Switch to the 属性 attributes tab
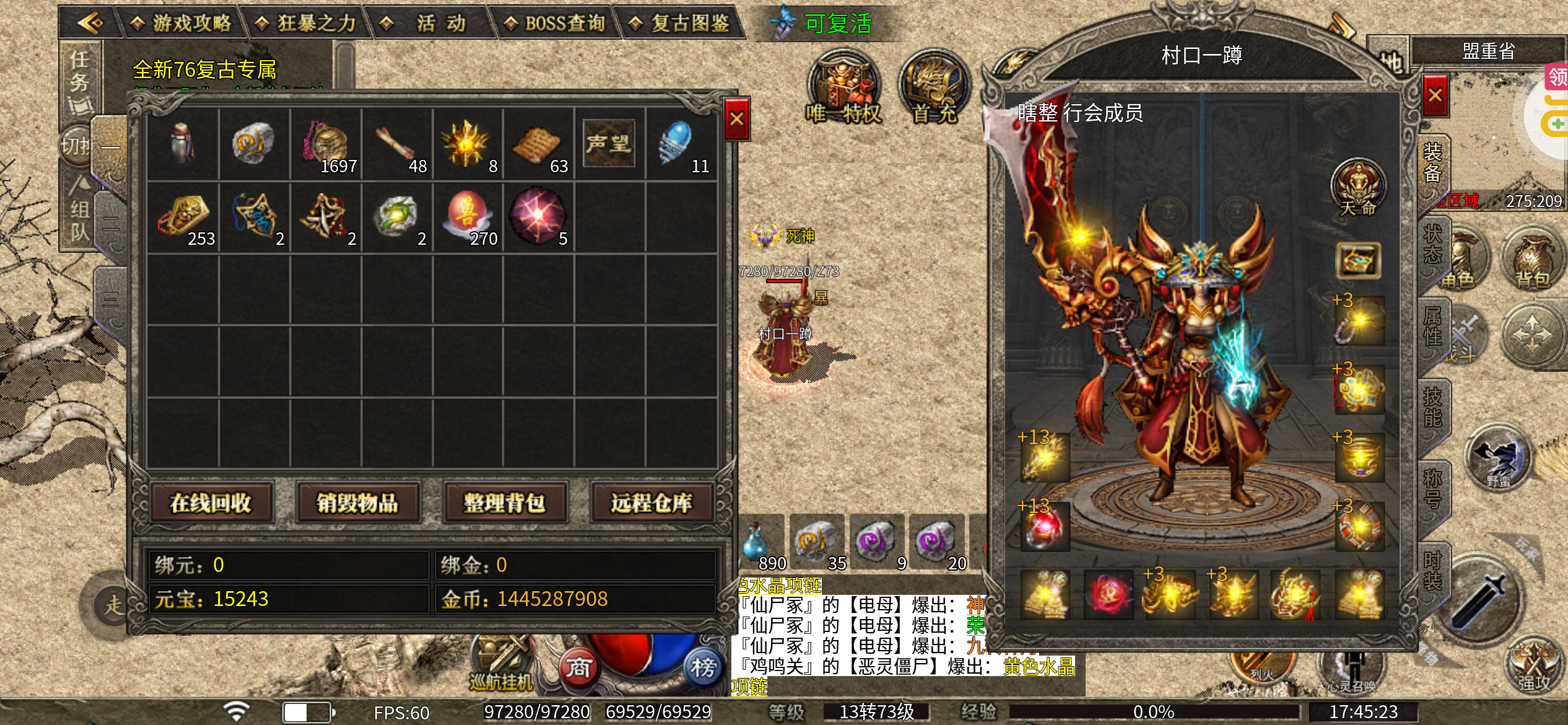Image resolution: width=1568 pixels, height=725 pixels. click(x=1432, y=326)
